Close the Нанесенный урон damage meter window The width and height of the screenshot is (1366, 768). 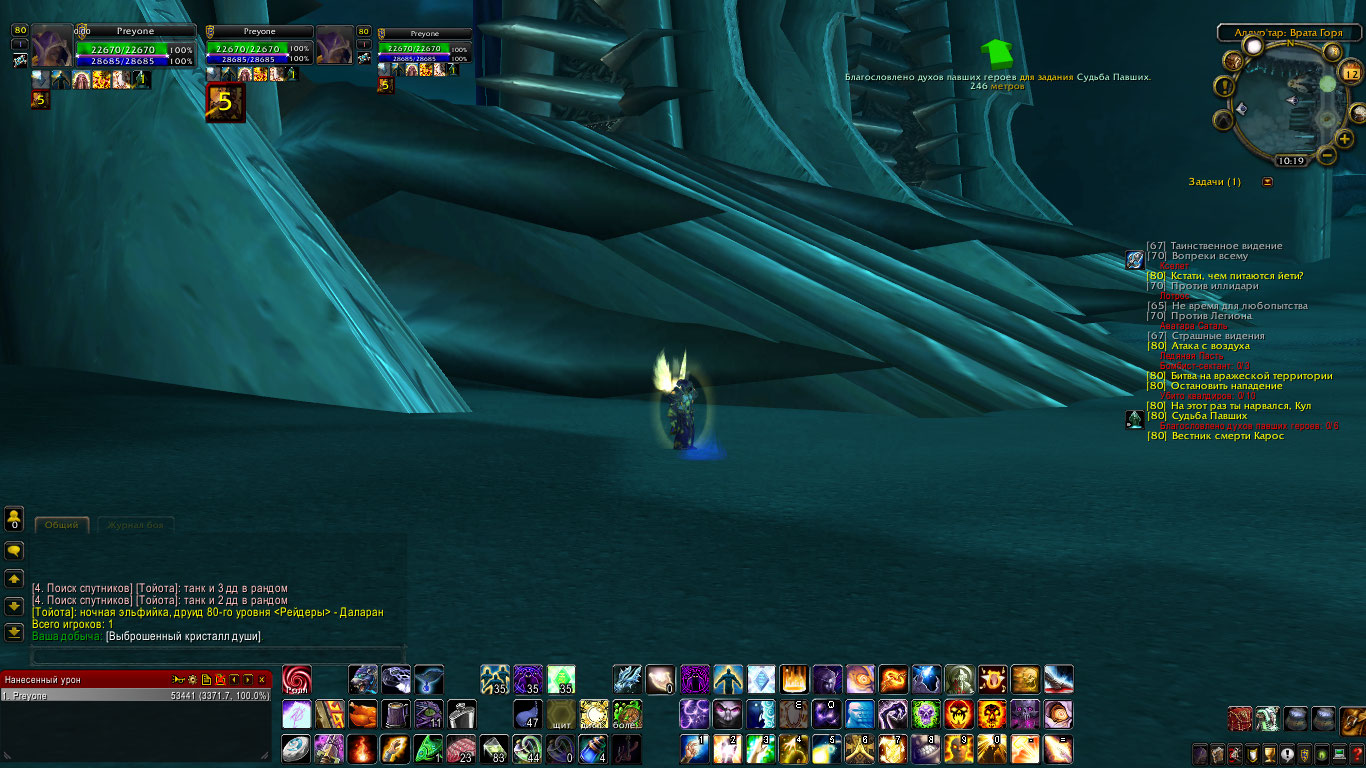coord(262,680)
